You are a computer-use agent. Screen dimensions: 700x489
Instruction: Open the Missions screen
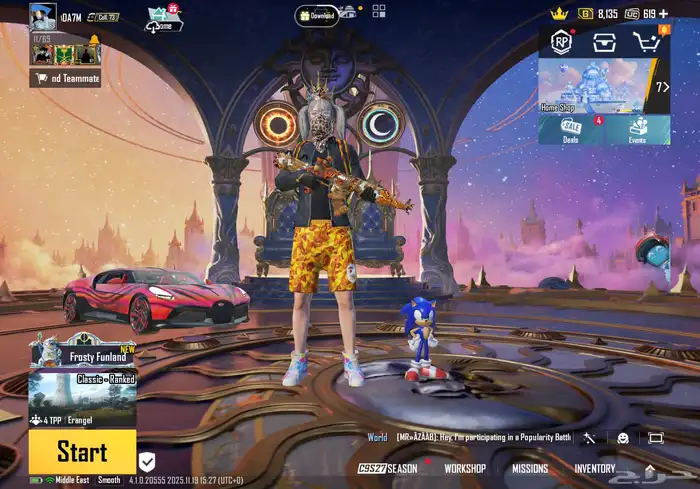click(x=530, y=468)
